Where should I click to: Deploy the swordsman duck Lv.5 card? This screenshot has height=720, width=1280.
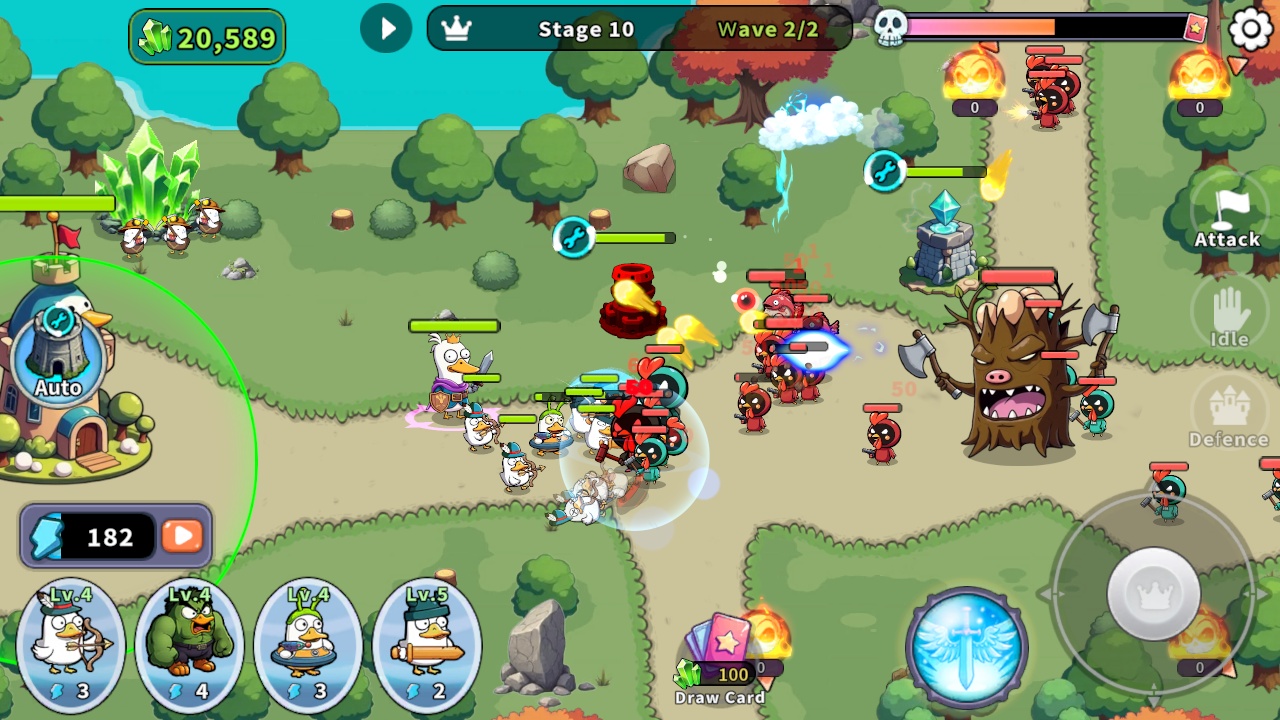click(x=427, y=644)
